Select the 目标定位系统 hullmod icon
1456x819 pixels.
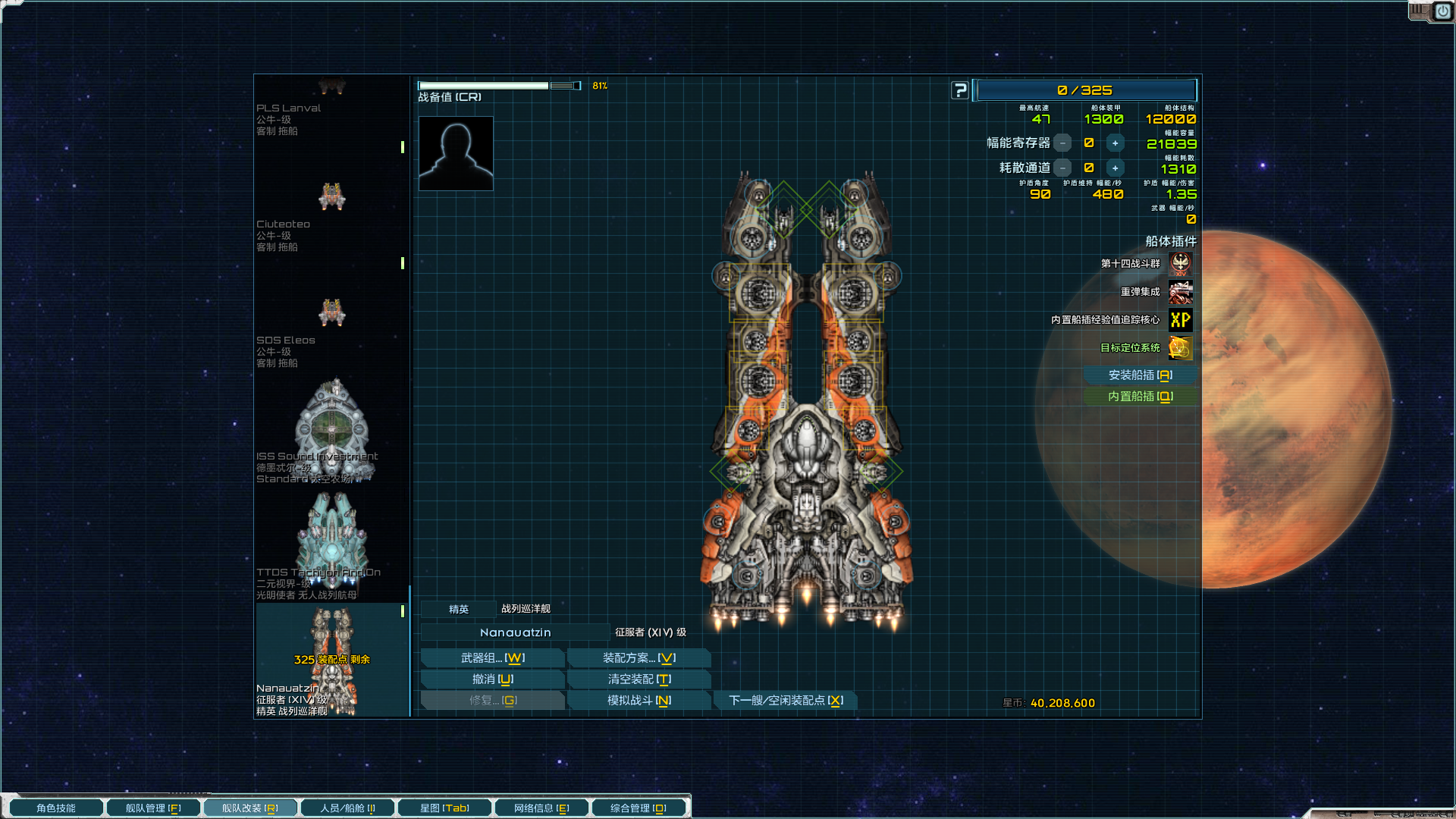coord(1180,348)
